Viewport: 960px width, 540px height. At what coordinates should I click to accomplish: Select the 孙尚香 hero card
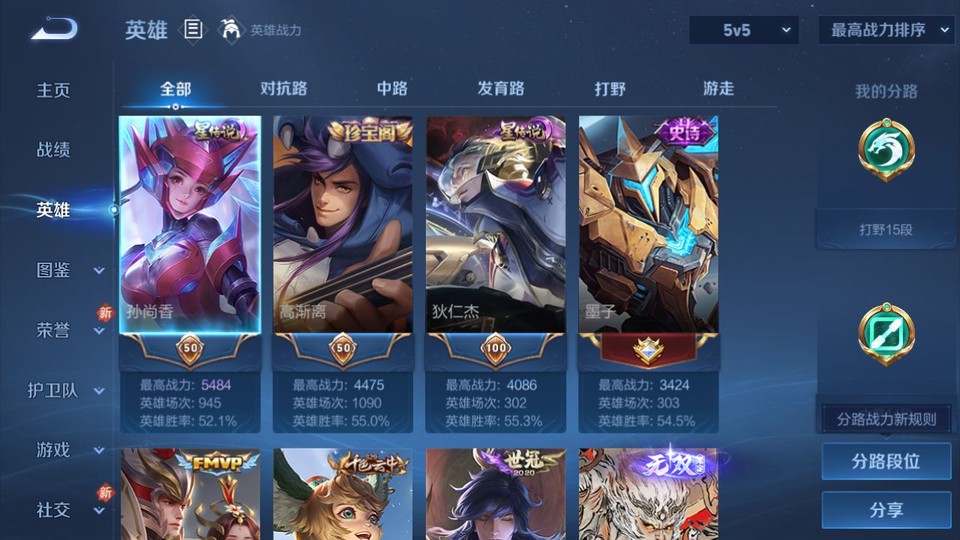tap(190, 225)
